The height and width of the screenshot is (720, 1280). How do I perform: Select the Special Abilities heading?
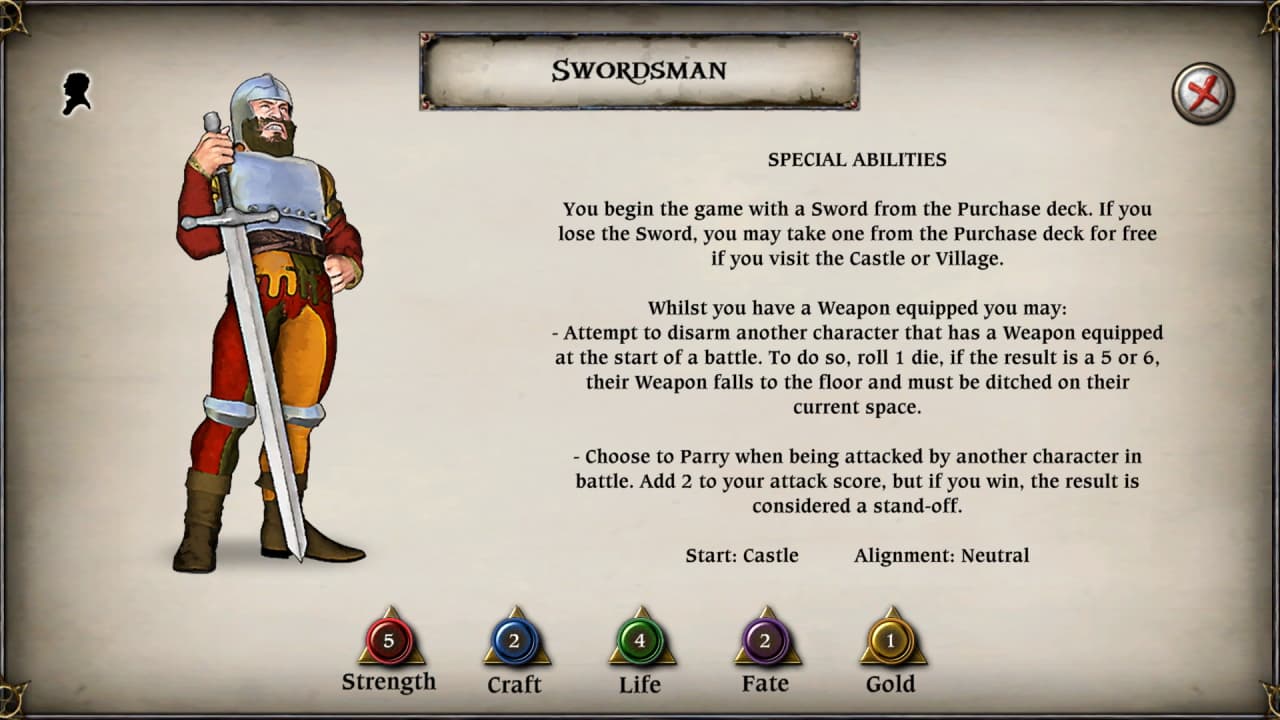(x=857, y=159)
